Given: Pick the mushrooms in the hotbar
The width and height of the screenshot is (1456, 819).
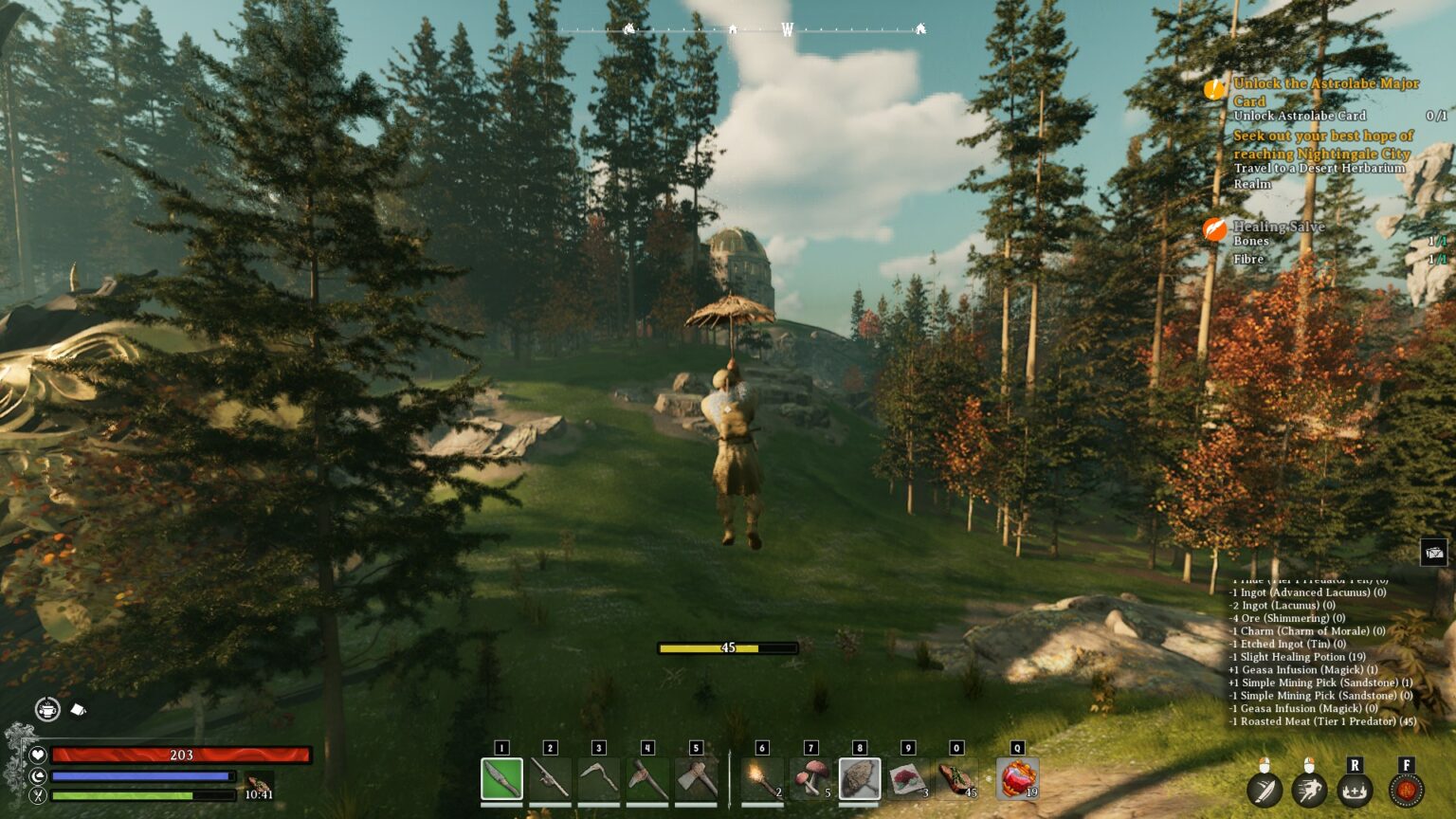Looking at the screenshot, I should click(810, 779).
